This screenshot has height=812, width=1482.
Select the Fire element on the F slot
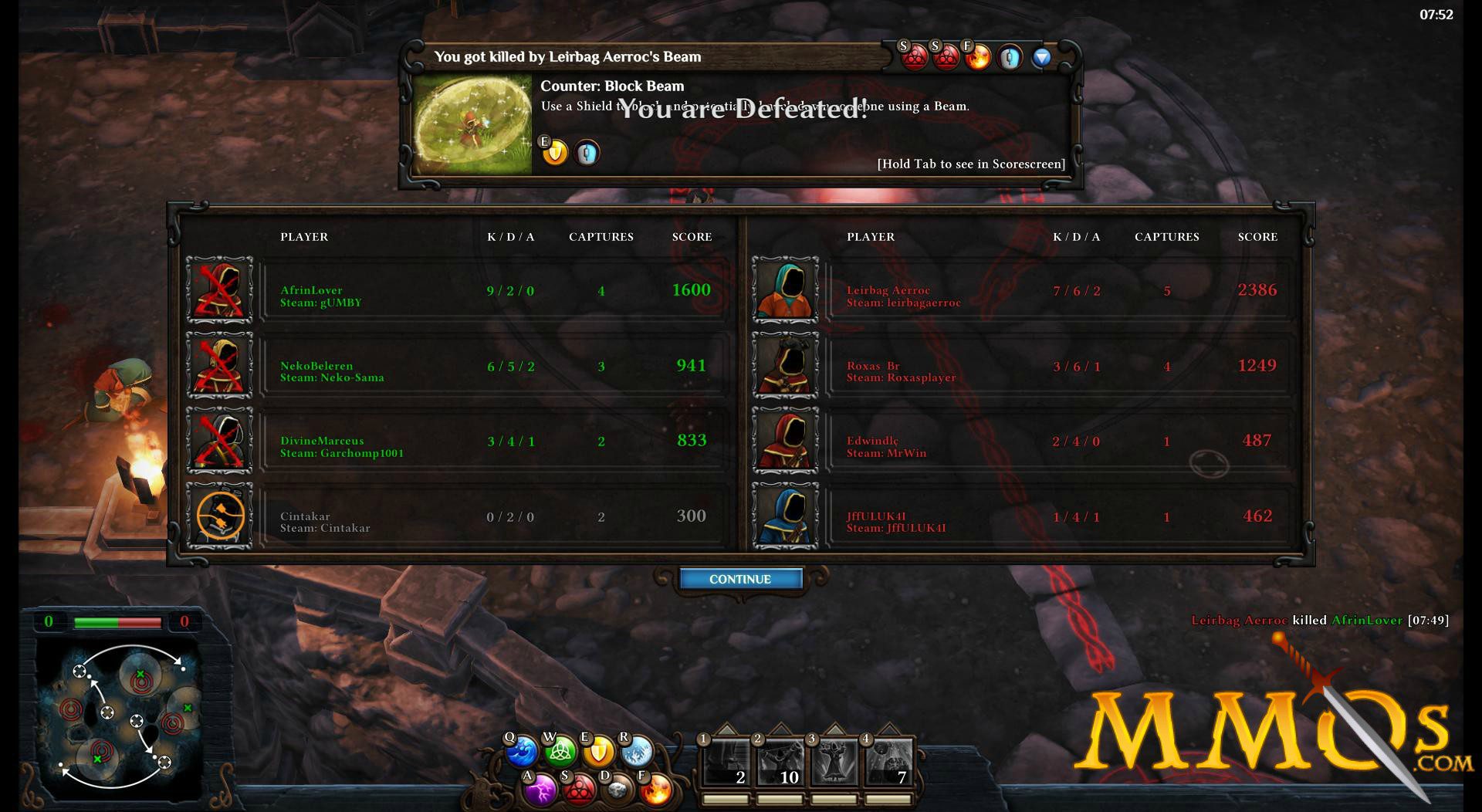coord(656,791)
